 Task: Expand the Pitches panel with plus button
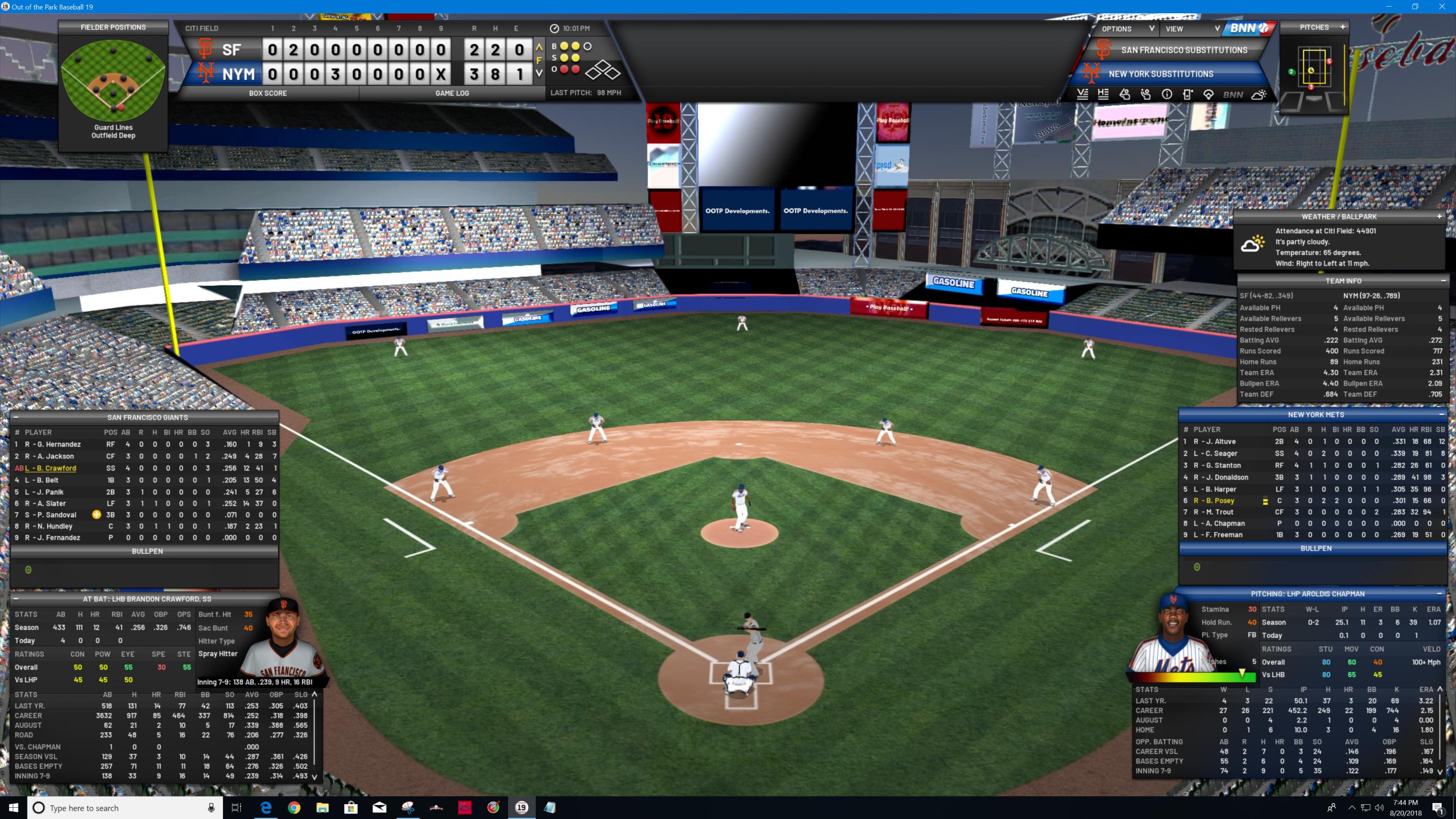(x=1342, y=27)
